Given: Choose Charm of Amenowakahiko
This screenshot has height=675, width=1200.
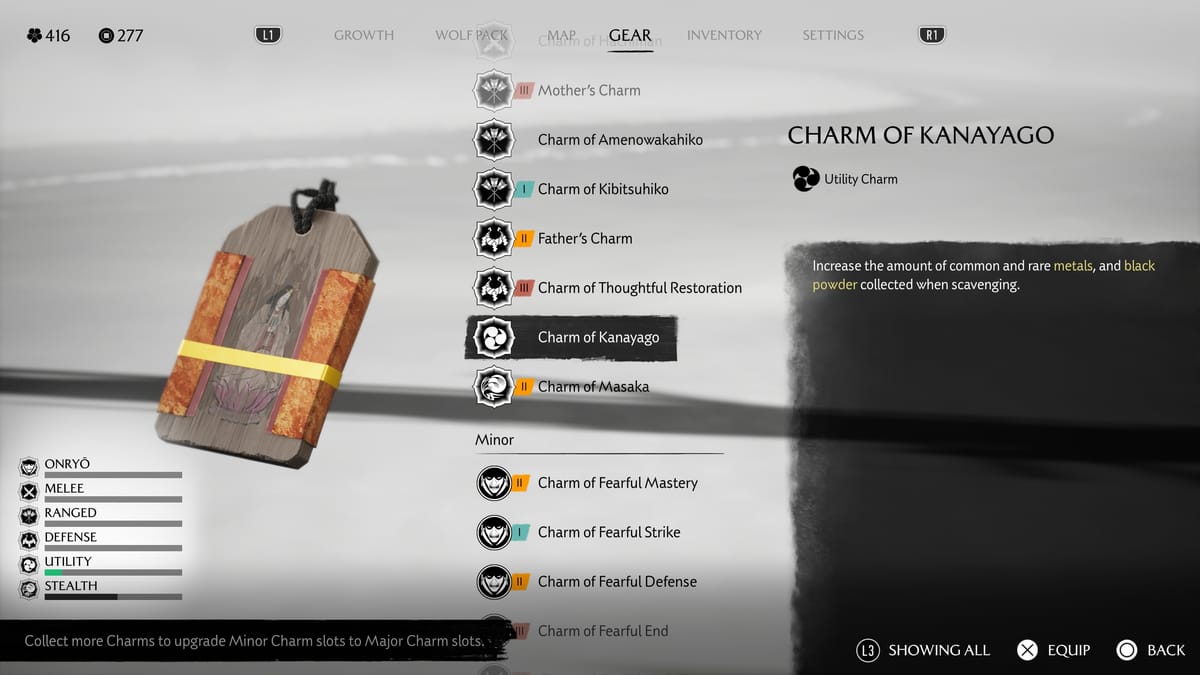Looking at the screenshot, I should click(619, 140).
